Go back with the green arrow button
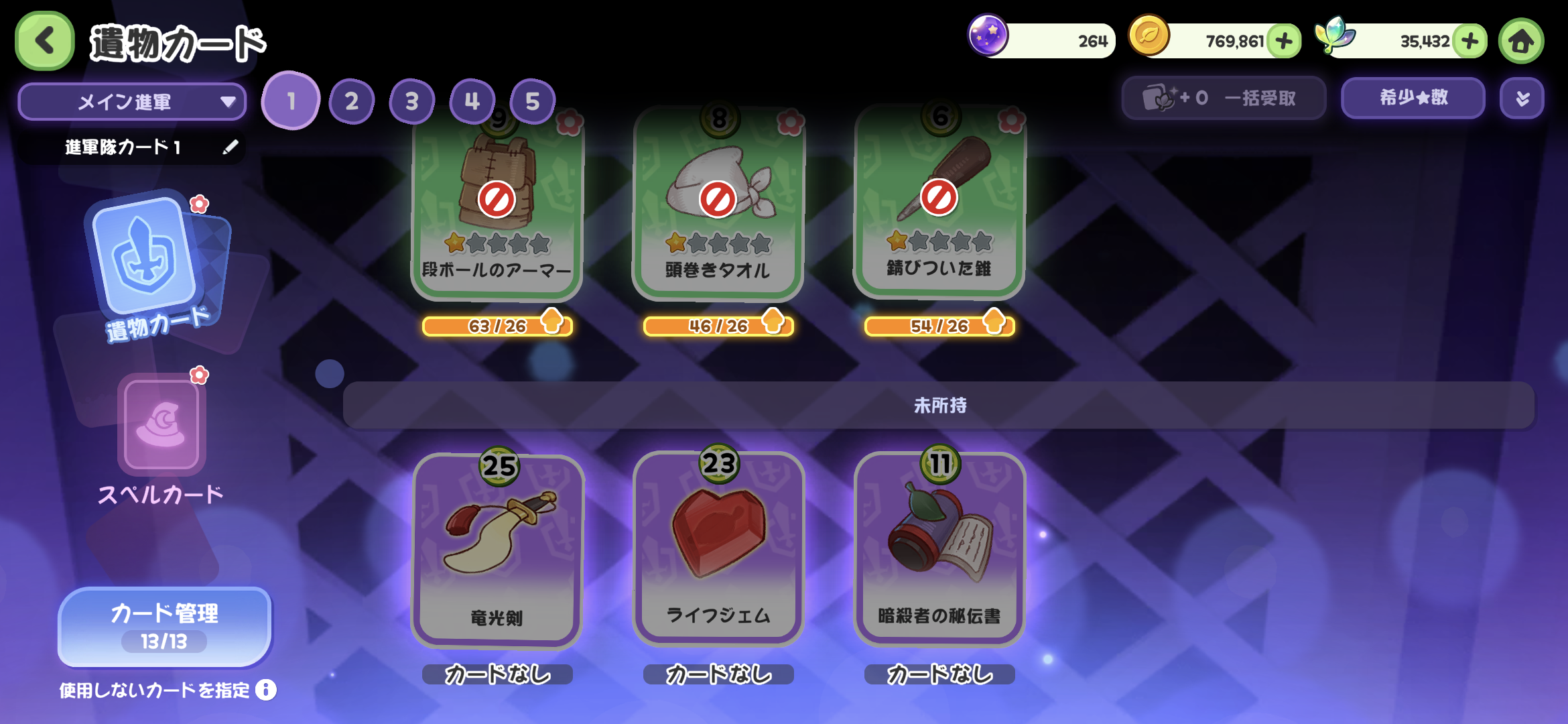 pos(44,41)
